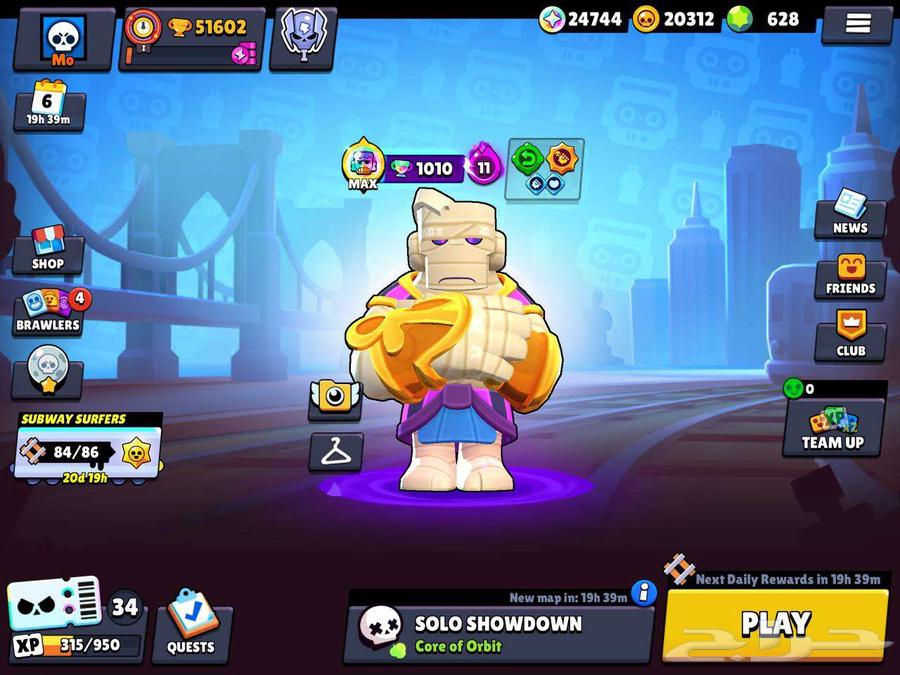
Task: Open the ranked mode skull emblem
Action: tap(304, 38)
